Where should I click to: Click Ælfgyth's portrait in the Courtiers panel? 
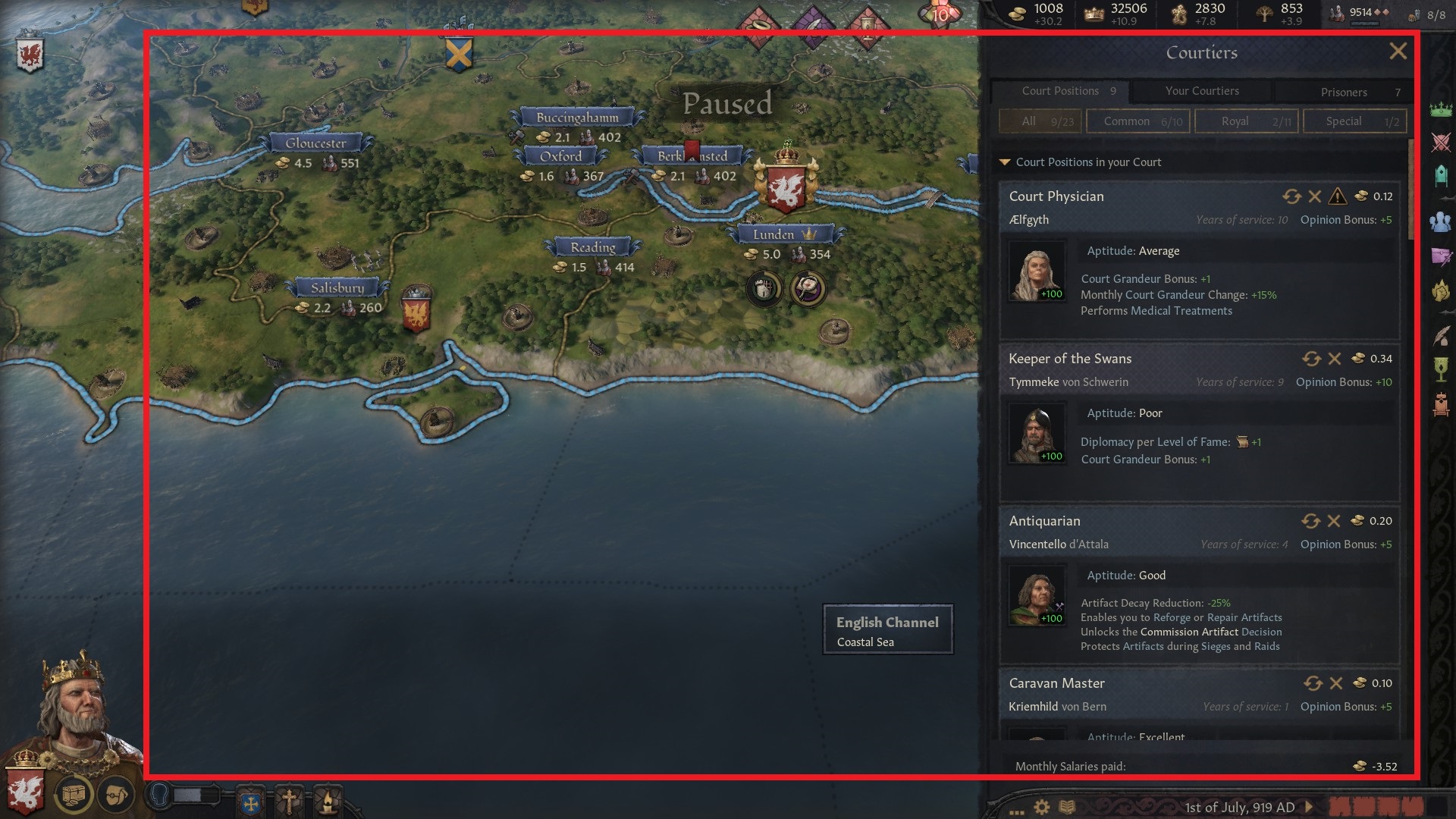(x=1037, y=271)
